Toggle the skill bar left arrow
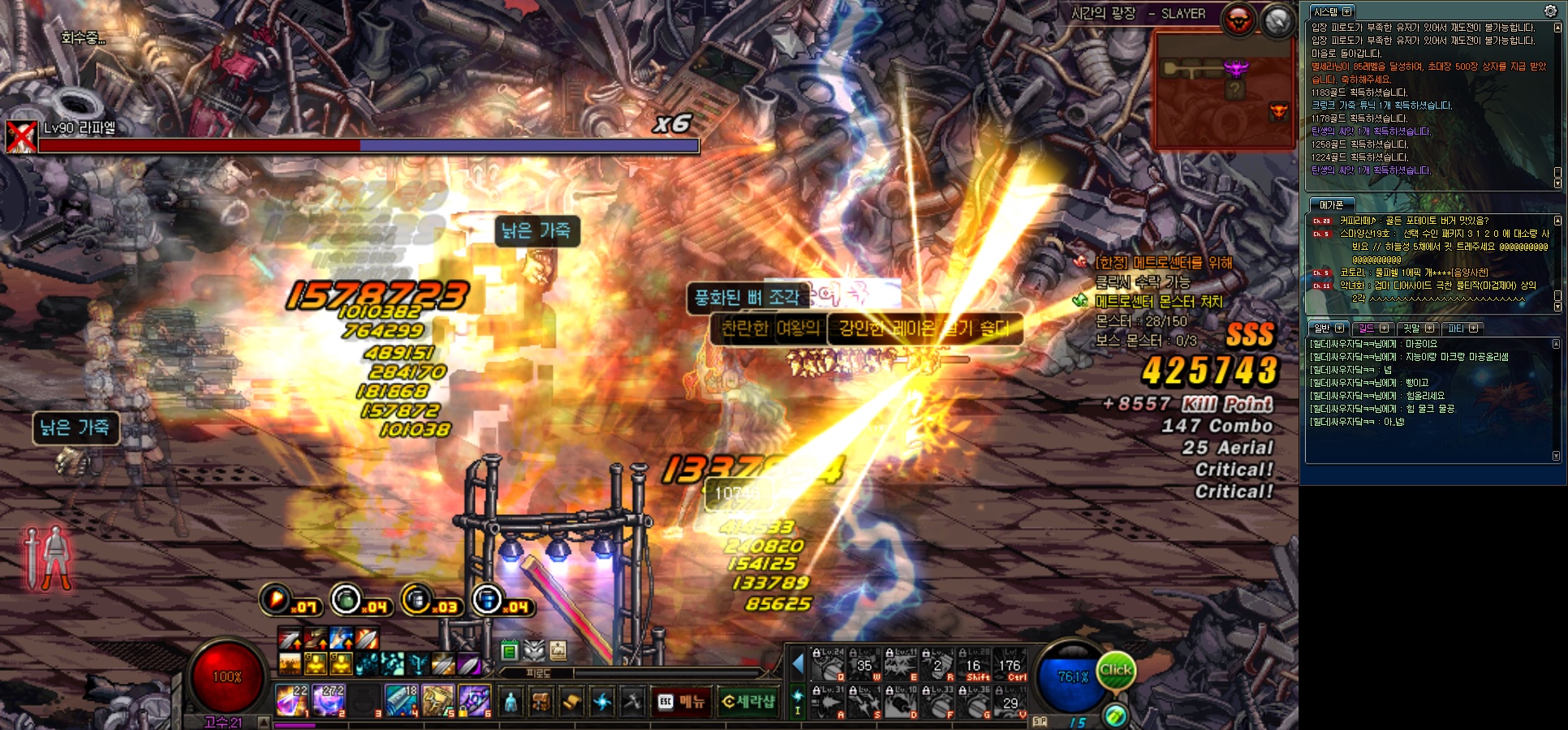 (798, 664)
